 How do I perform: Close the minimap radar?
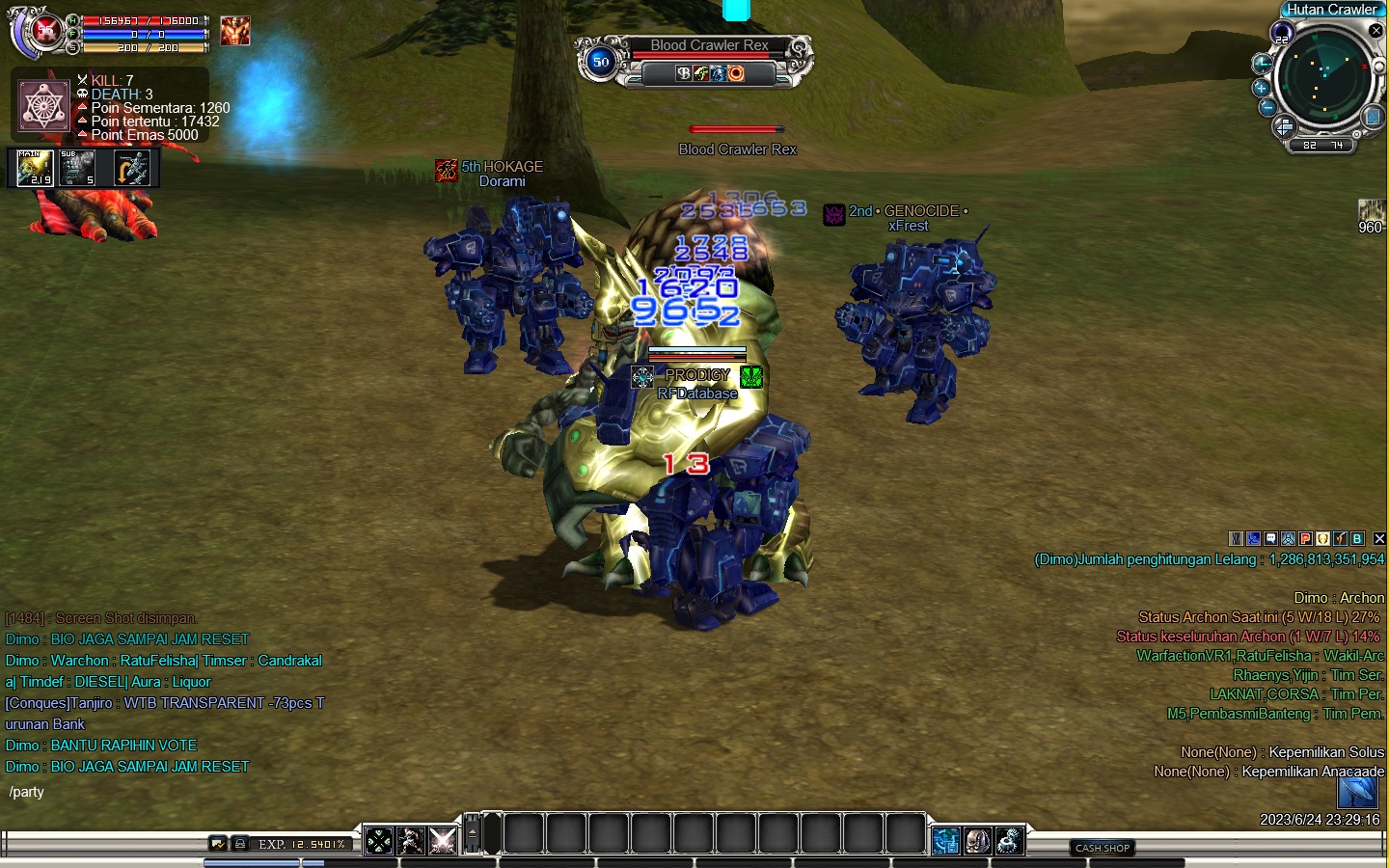pos(1376,31)
